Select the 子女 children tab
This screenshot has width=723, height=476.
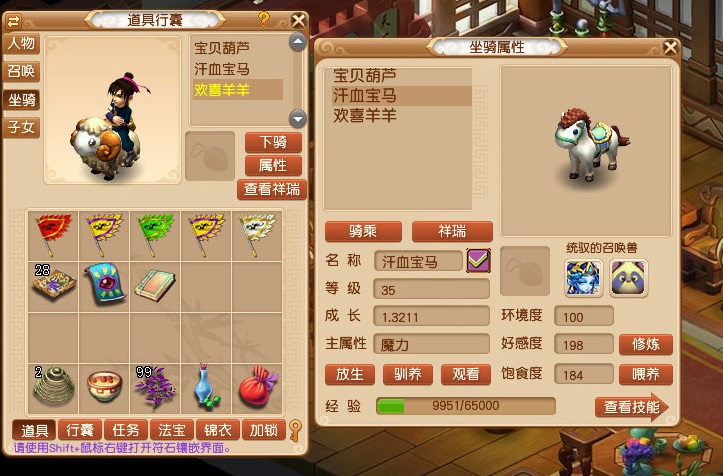pyautogui.click(x=21, y=127)
